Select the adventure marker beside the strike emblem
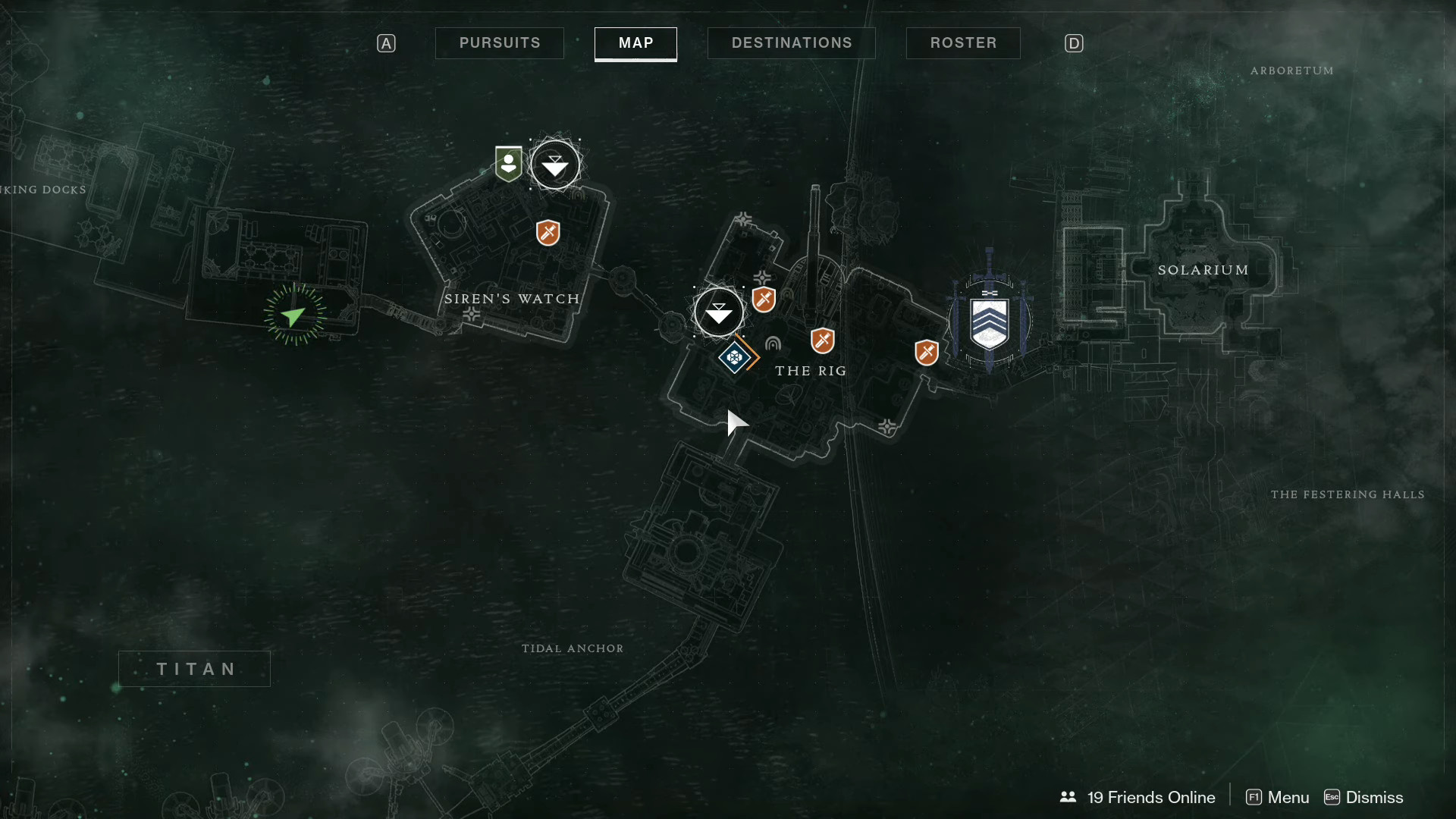Image resolution: width=1456 pixels, height=819 pixels. pyautogui.click(x=926, y=352)
